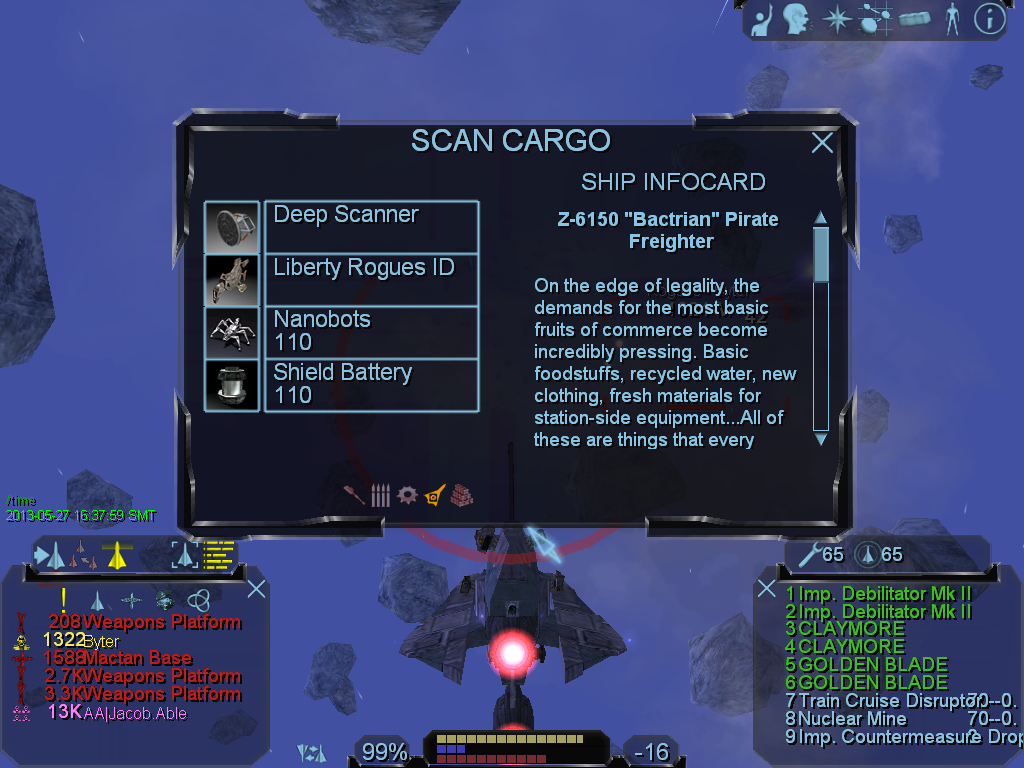The width and height of the screenshot is (1024, 768).
Task: Close the weapons list panel
Action: pyautogui.click(x=767, y=588)
